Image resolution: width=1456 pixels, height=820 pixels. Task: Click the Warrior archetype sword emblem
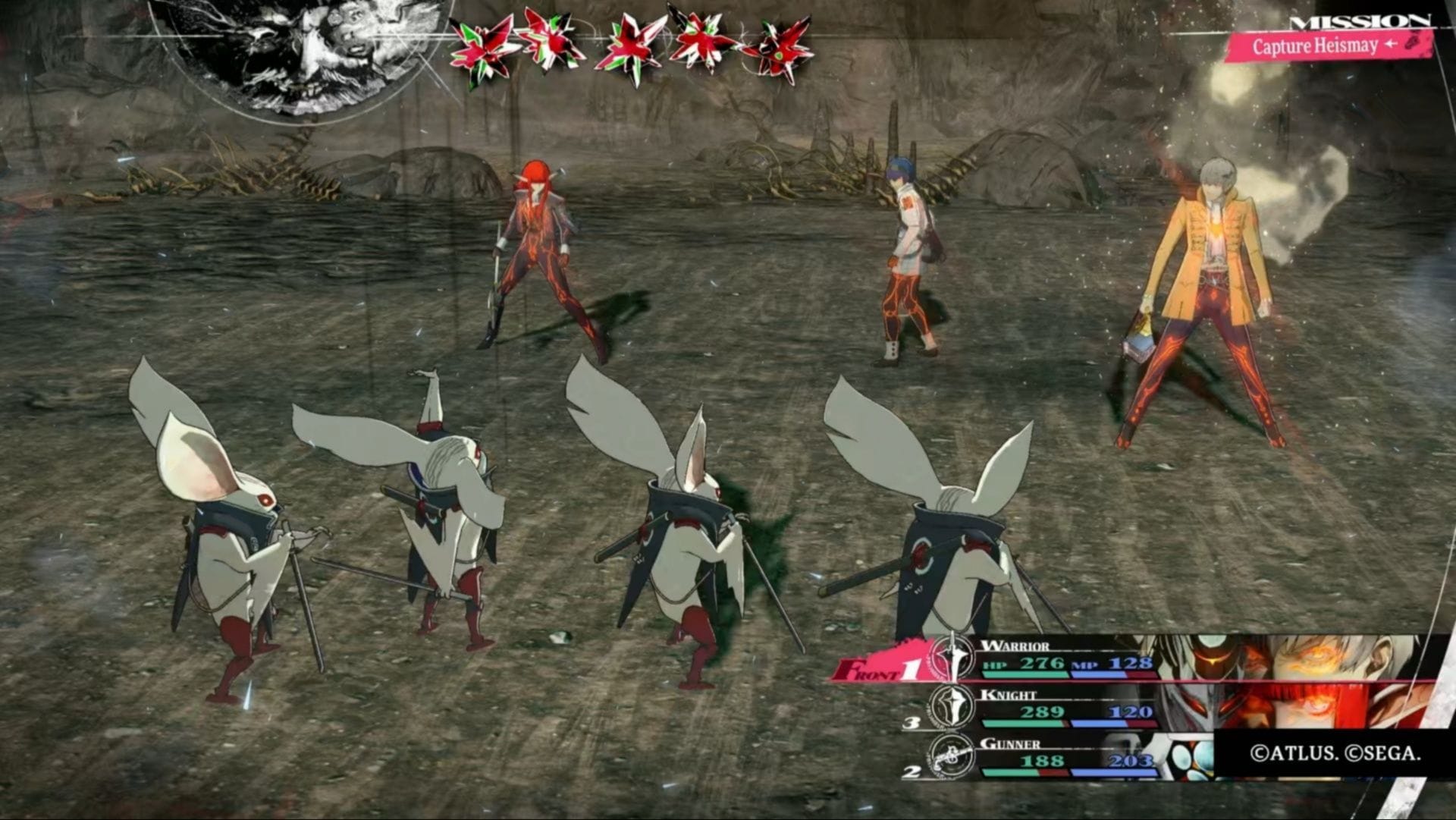pyautogui.click(x=951, y=658)
